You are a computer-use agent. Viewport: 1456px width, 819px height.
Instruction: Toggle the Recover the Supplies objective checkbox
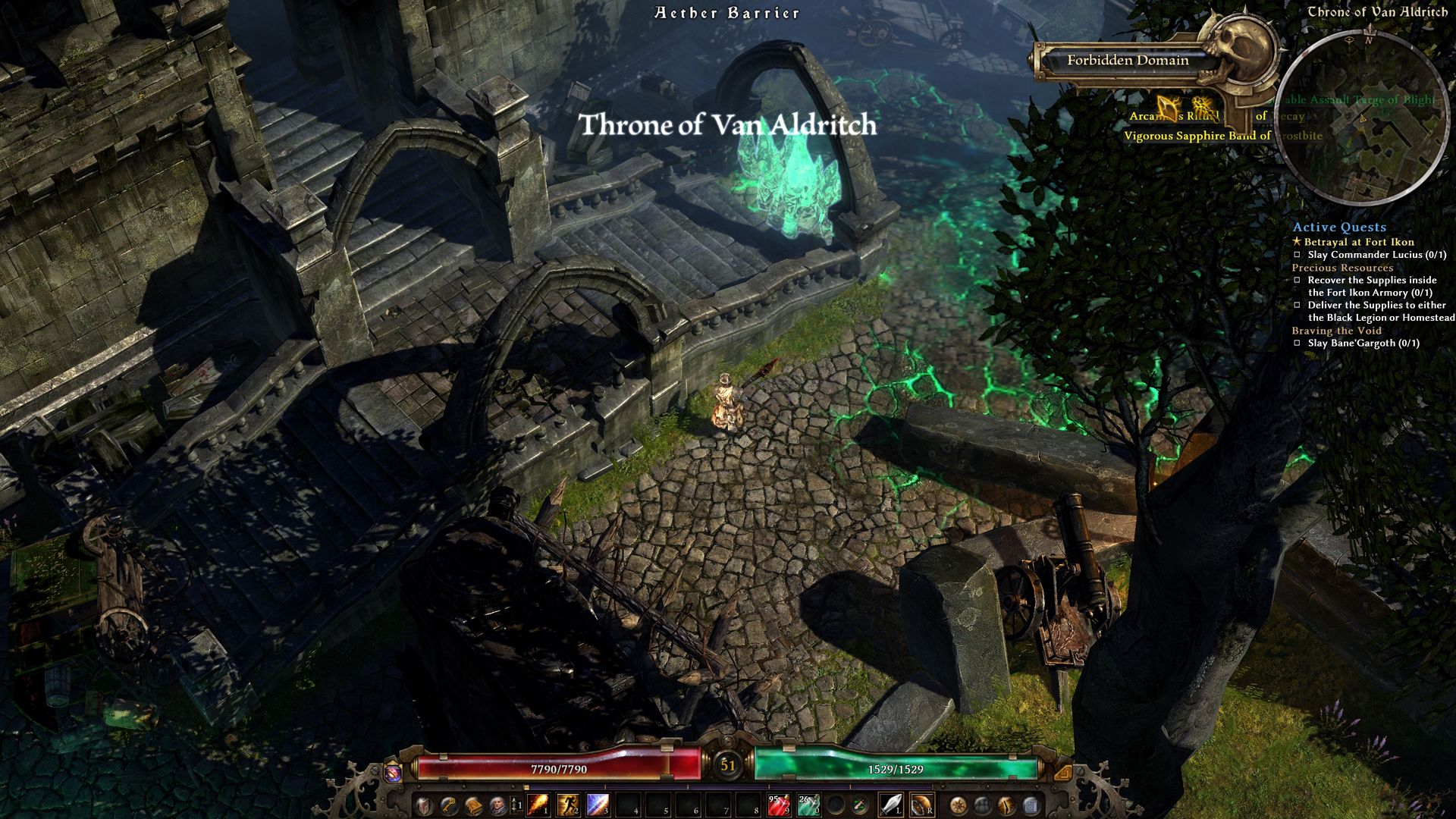1297,279
